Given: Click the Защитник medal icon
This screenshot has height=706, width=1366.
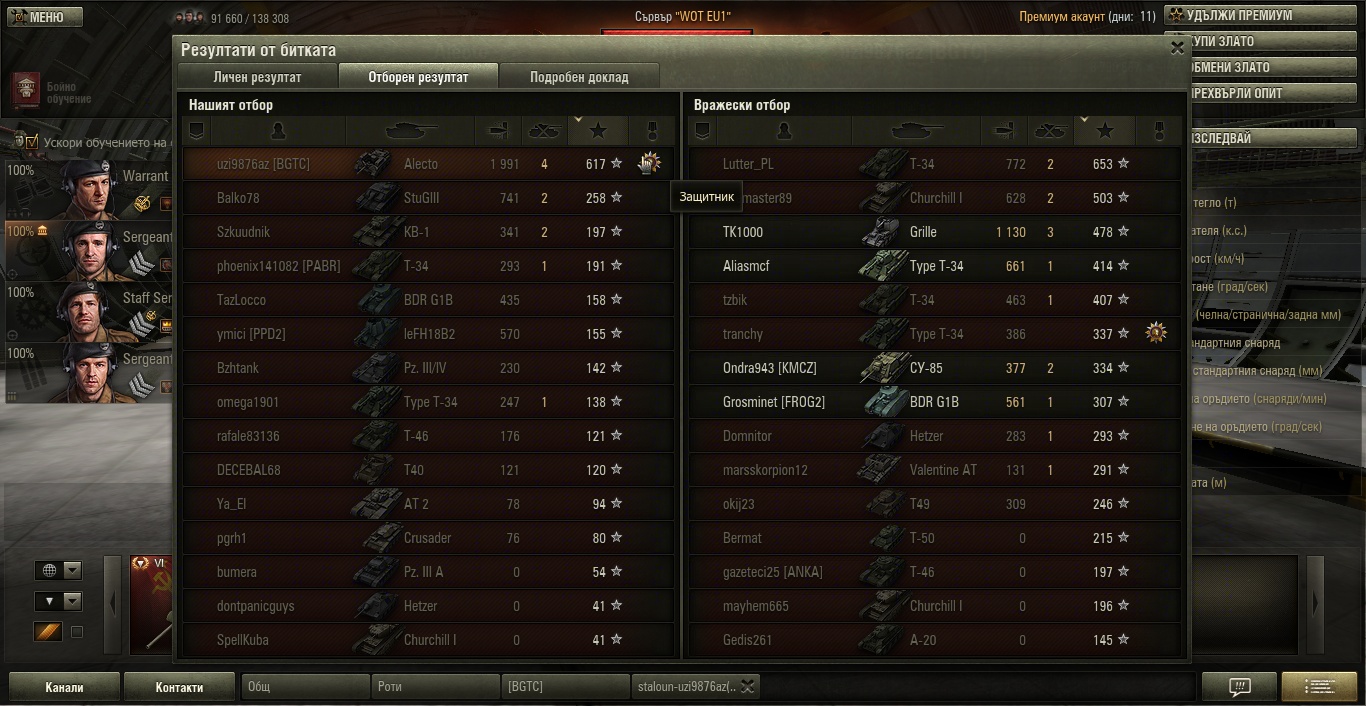Looking at the screenshot, I should [650, 163].
